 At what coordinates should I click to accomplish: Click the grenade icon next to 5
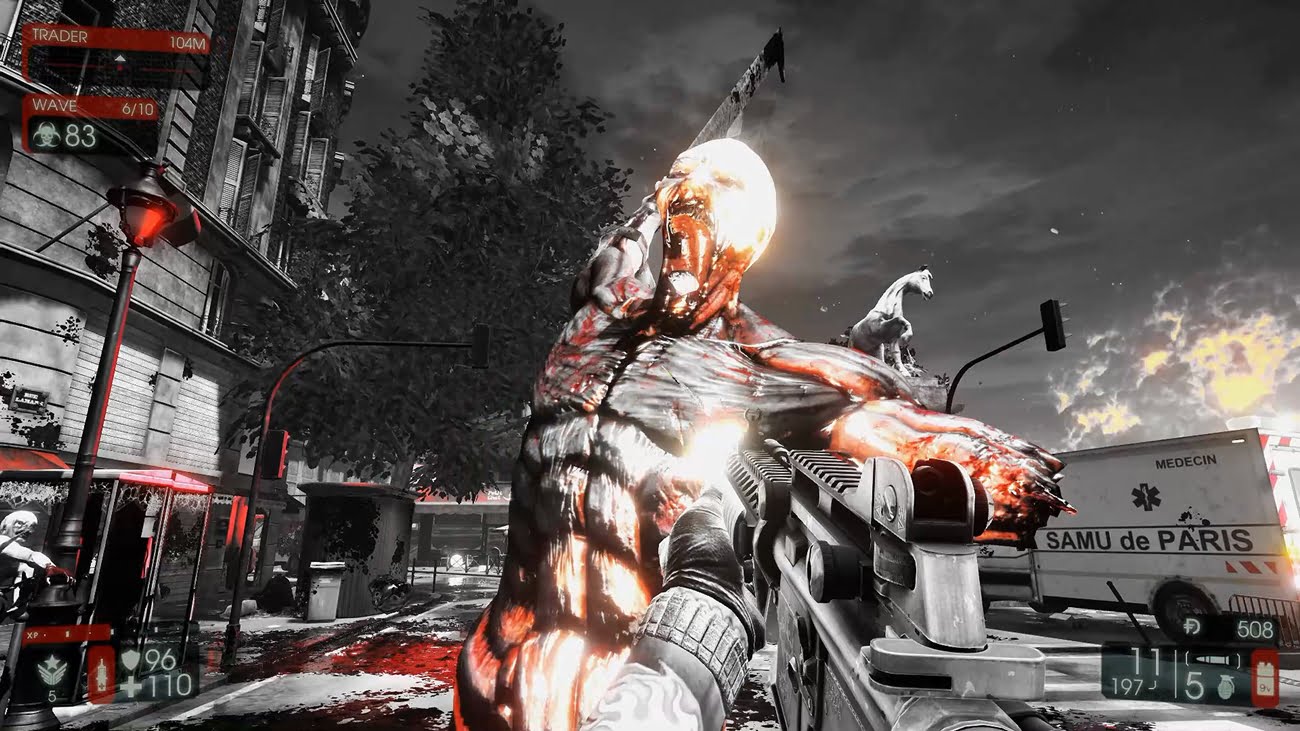[x=1227, y=687]
